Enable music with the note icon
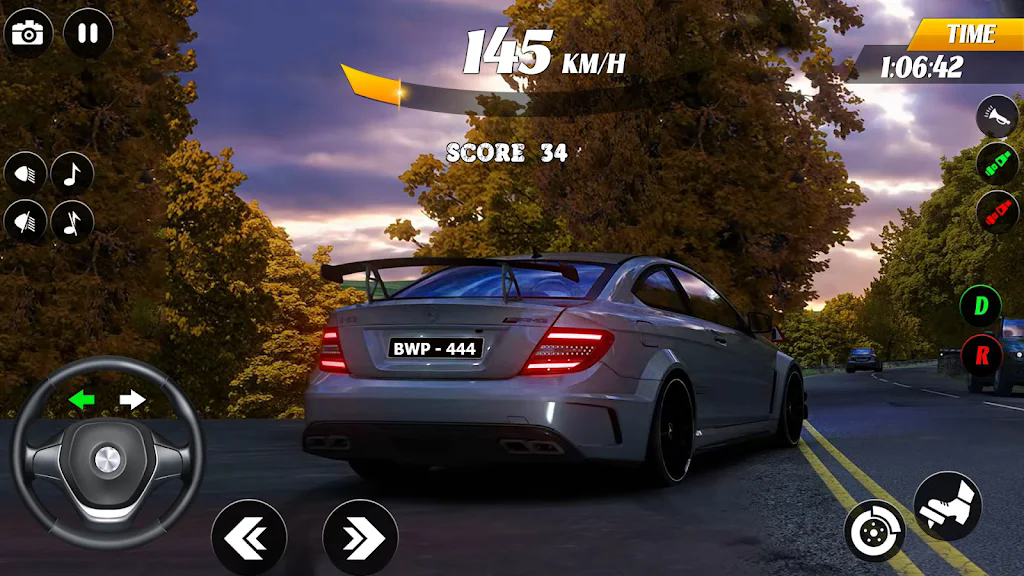1024x576 pixels. click(72, 174)
